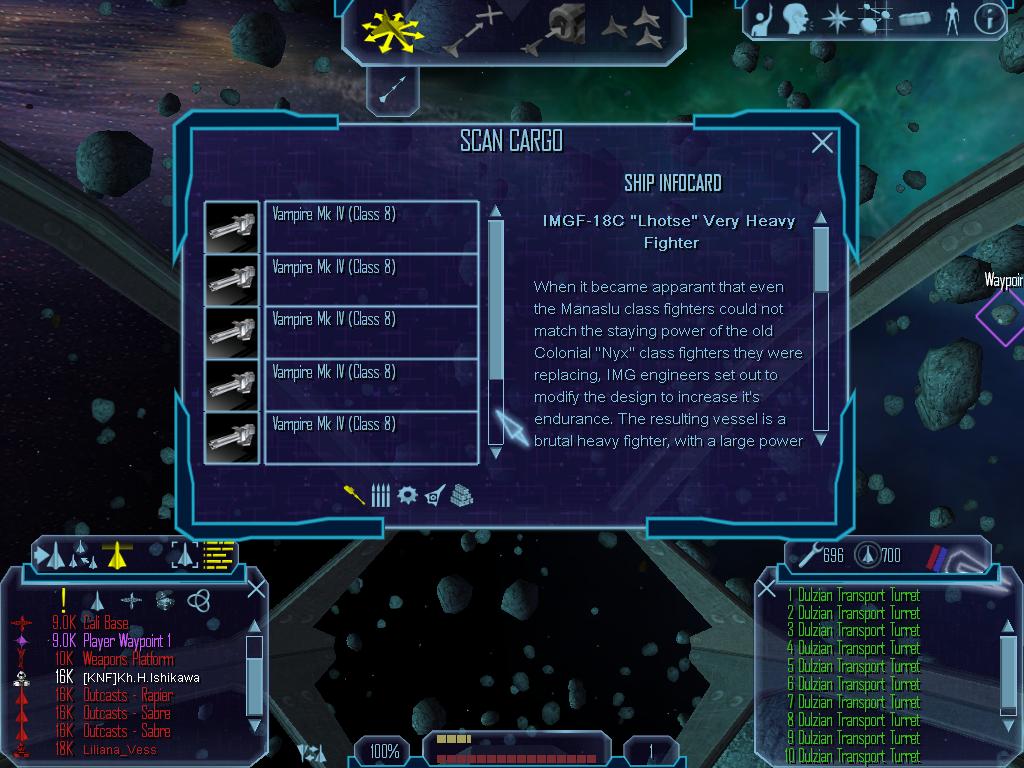The height and width of the screenshot is (768, 1024).
Task: Select Outcasts - Rapier in the contact list
Action: [127, 695]
